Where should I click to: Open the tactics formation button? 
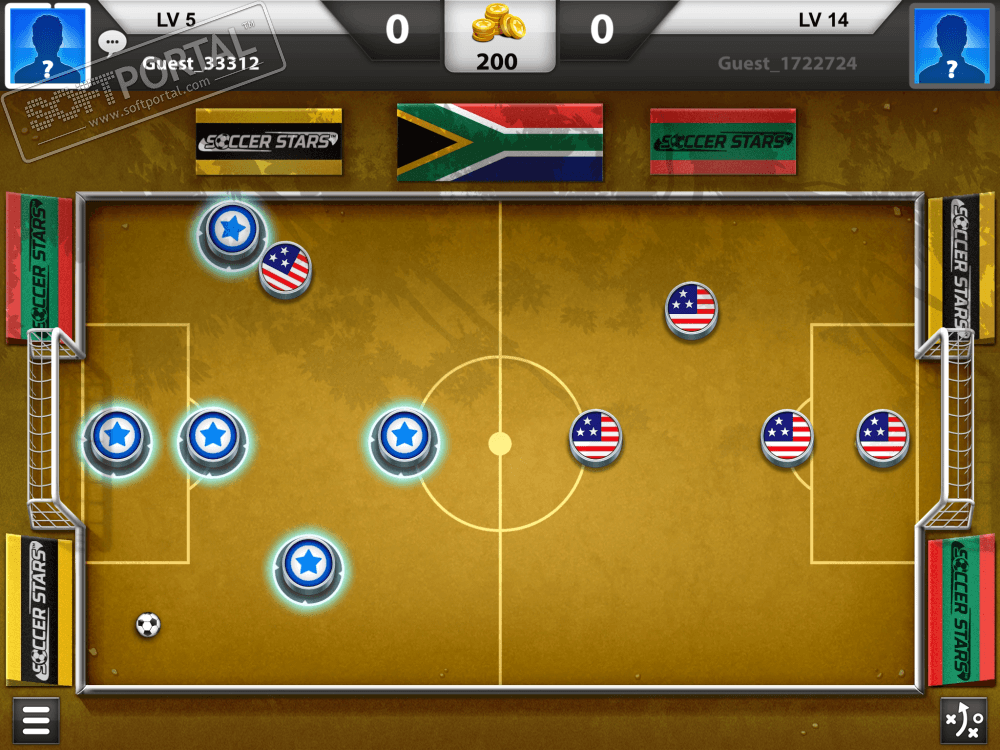(x=964, y=720)
